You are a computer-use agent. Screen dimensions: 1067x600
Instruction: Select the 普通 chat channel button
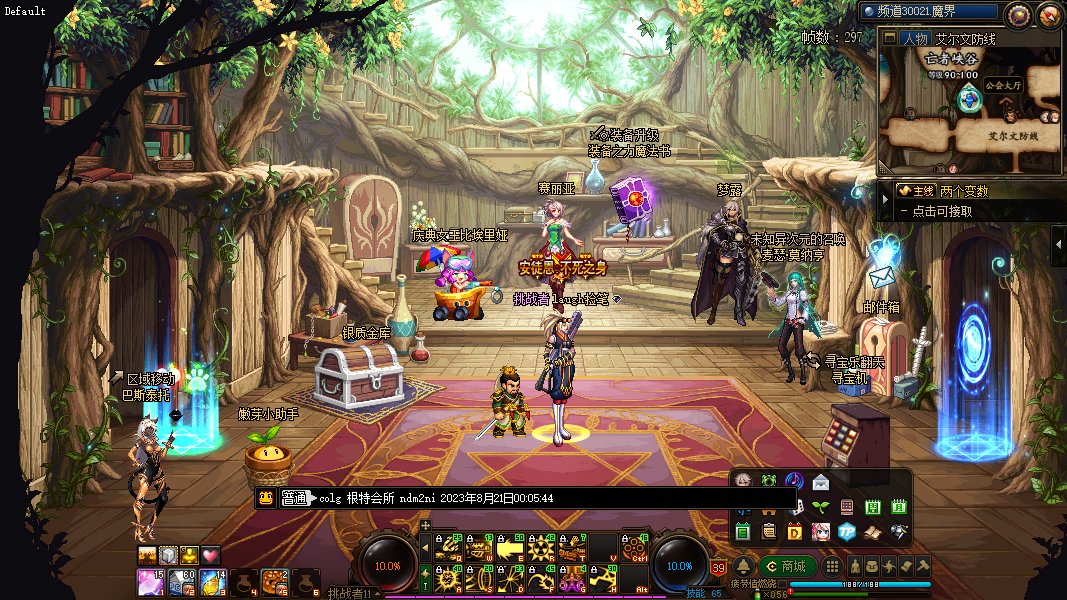(x=293, y=498)
